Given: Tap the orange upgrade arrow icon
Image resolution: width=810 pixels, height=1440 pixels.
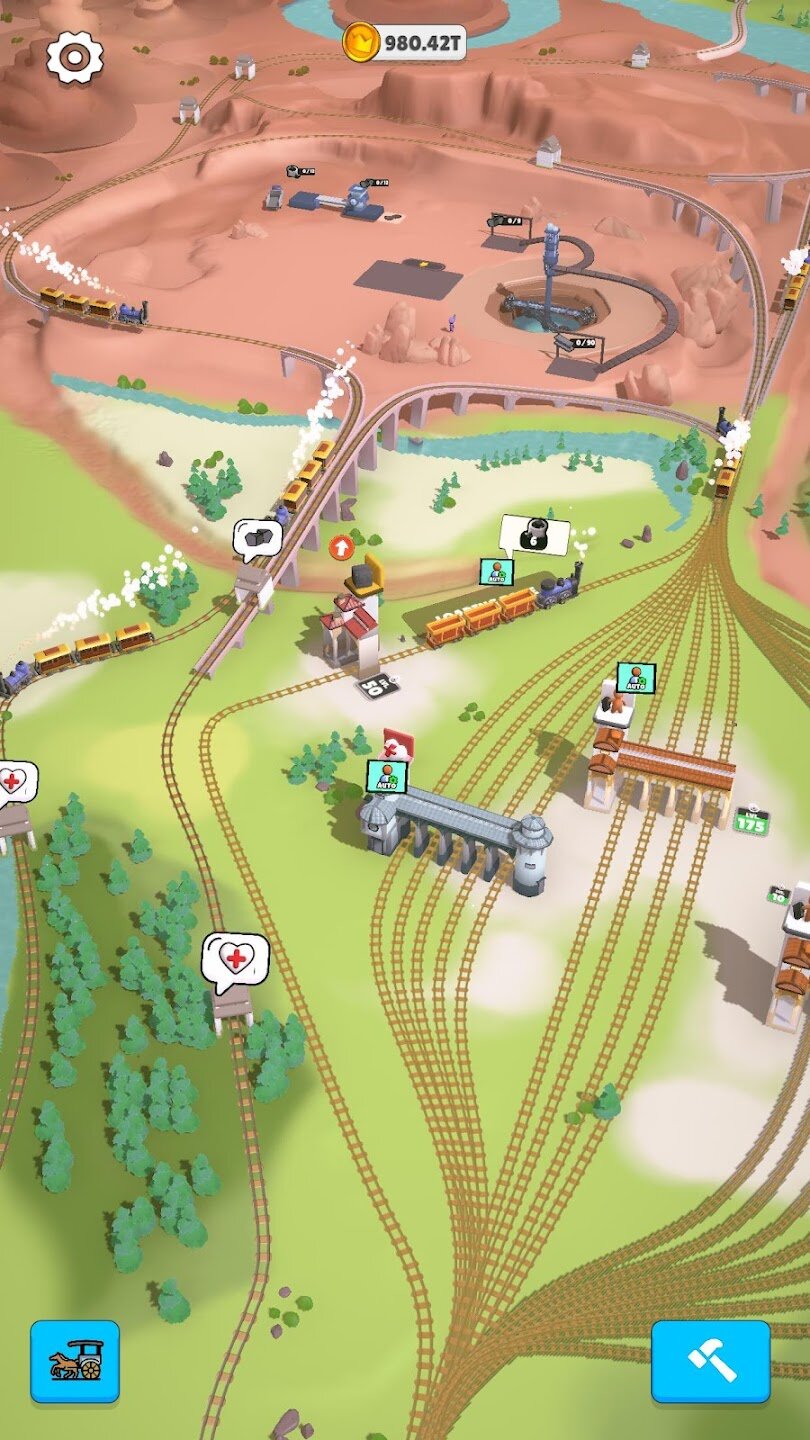Looking at the screenshot, I should (x=341, y=546).
